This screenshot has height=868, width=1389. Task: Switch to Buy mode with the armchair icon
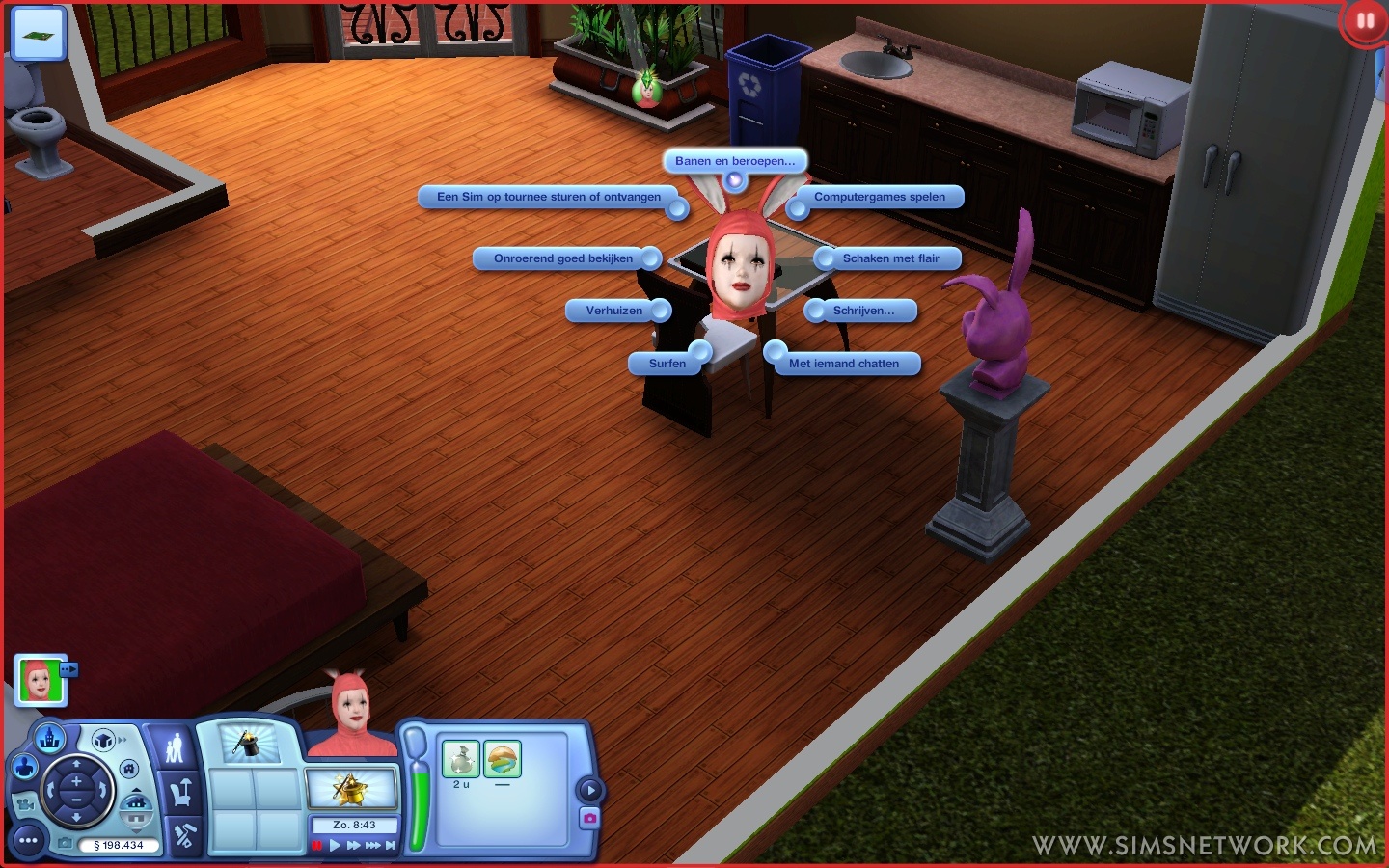180,793
